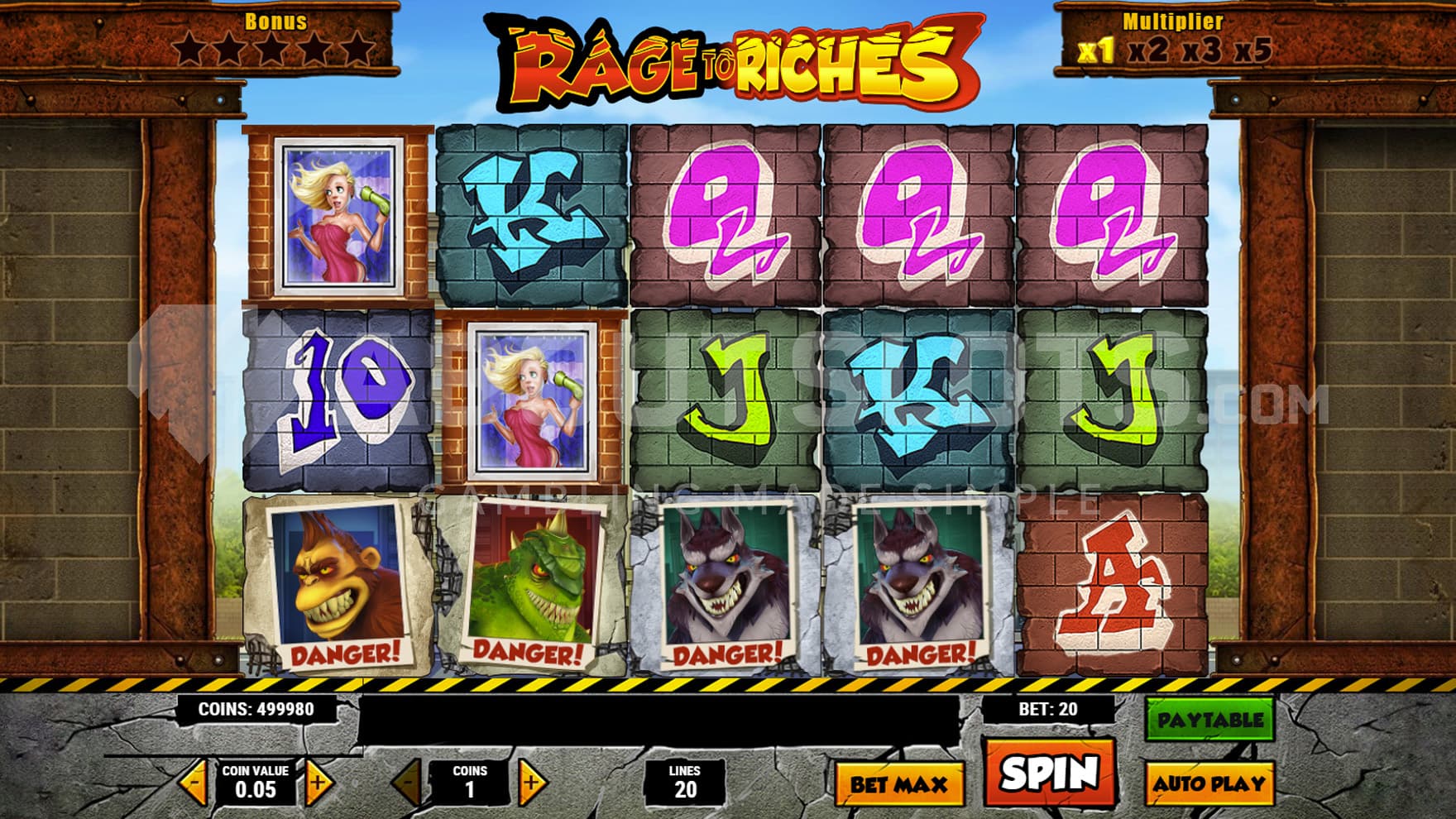Screen dimensions: 1456x819
Task: Raise the number of coins
Action: pyautogui.click(x=531, y=781)
